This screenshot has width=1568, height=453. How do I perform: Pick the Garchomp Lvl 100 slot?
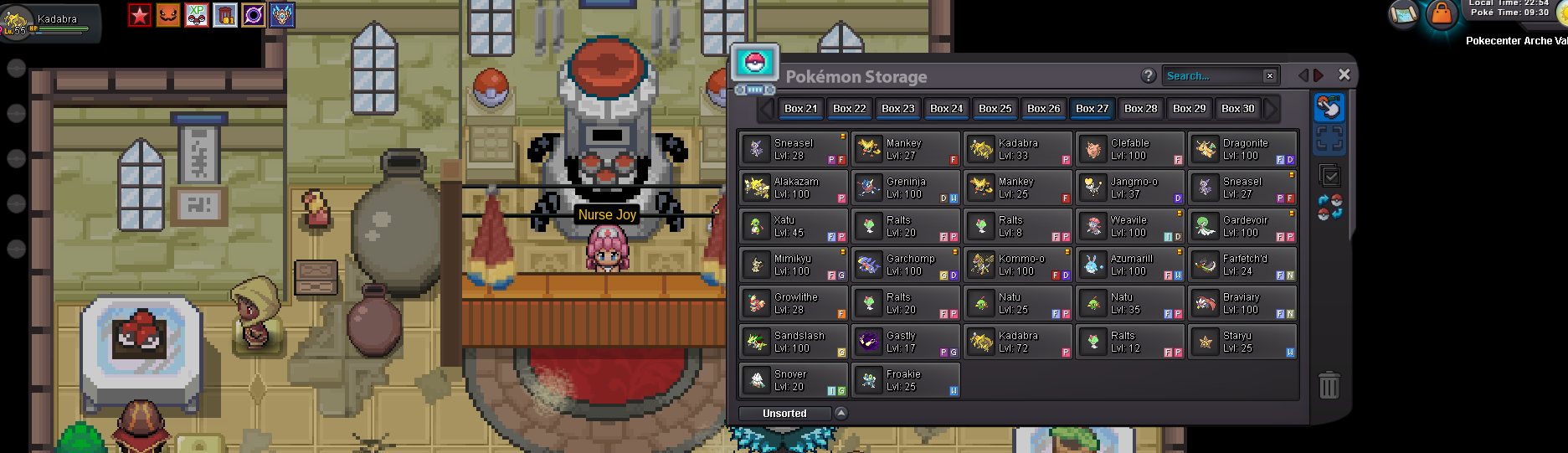905,265
